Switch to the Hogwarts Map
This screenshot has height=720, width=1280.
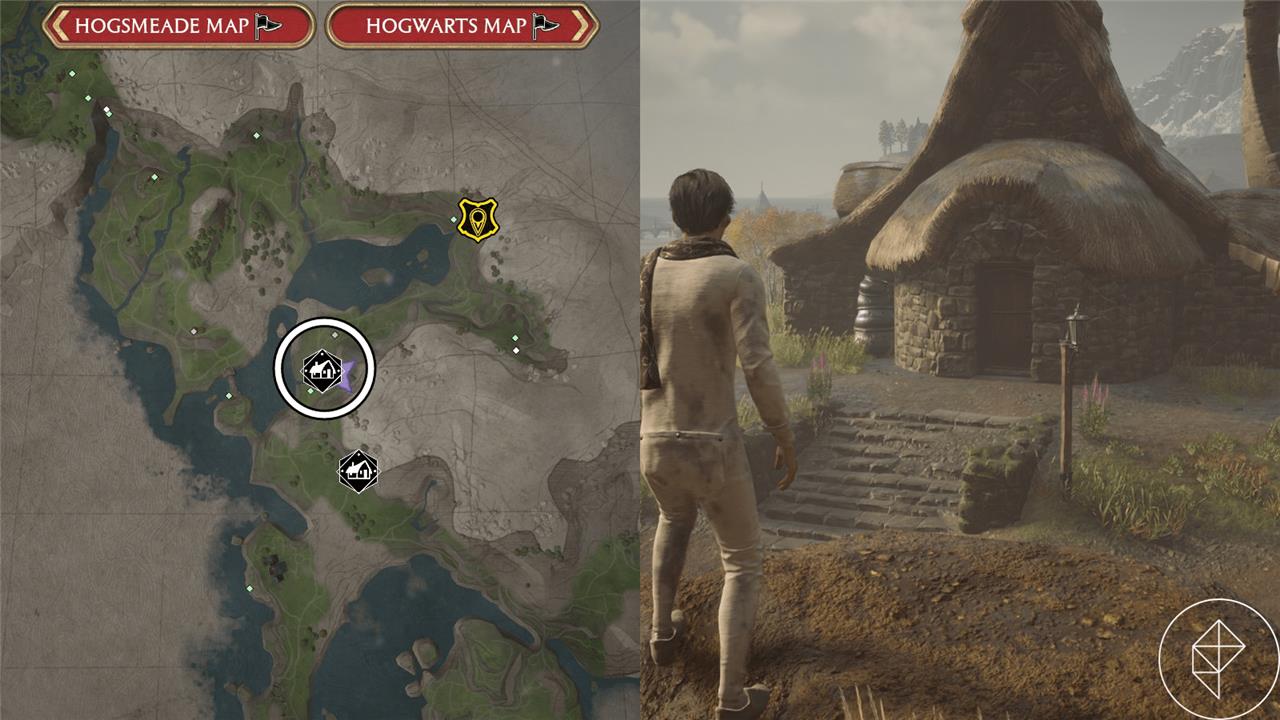click(x=462, y=26)
